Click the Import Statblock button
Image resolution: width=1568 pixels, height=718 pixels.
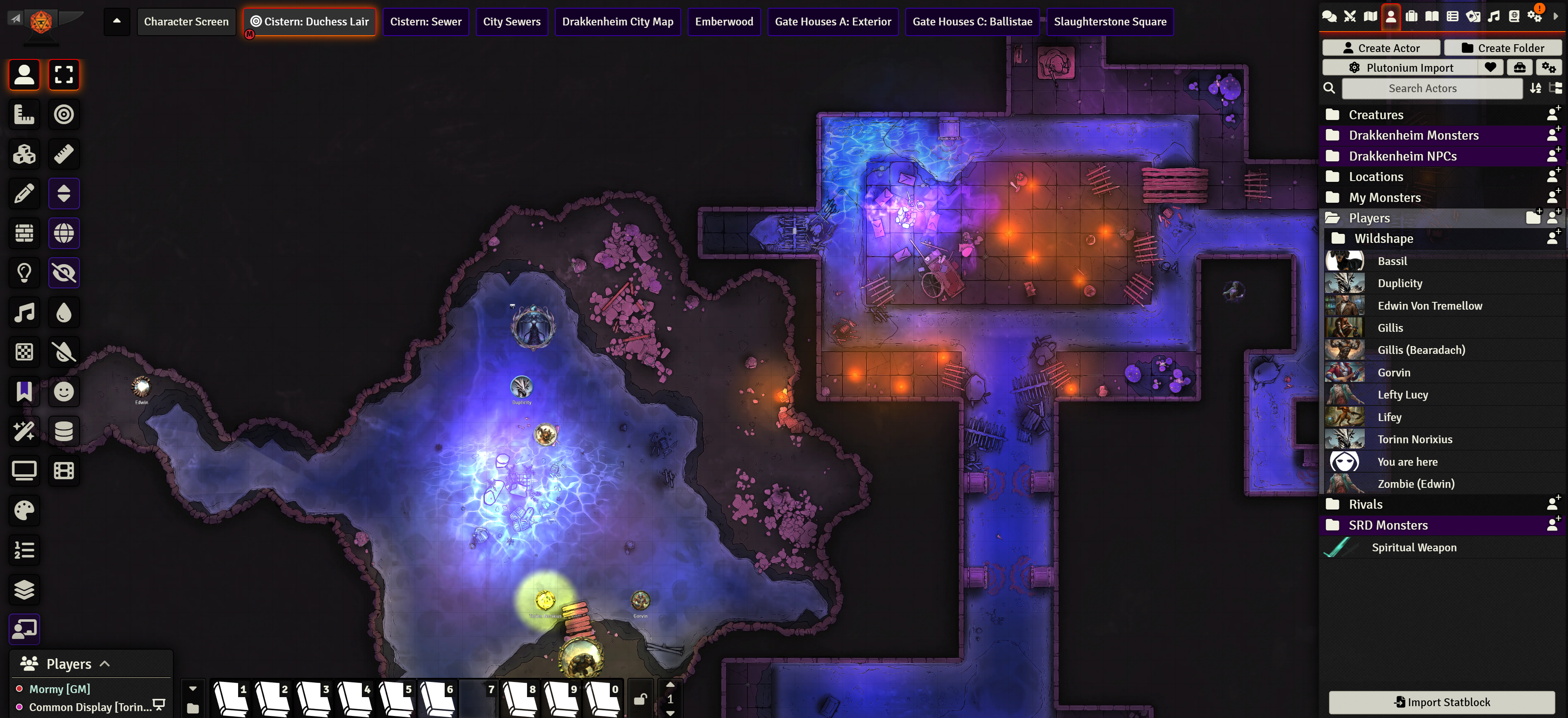coord(1441,702)
